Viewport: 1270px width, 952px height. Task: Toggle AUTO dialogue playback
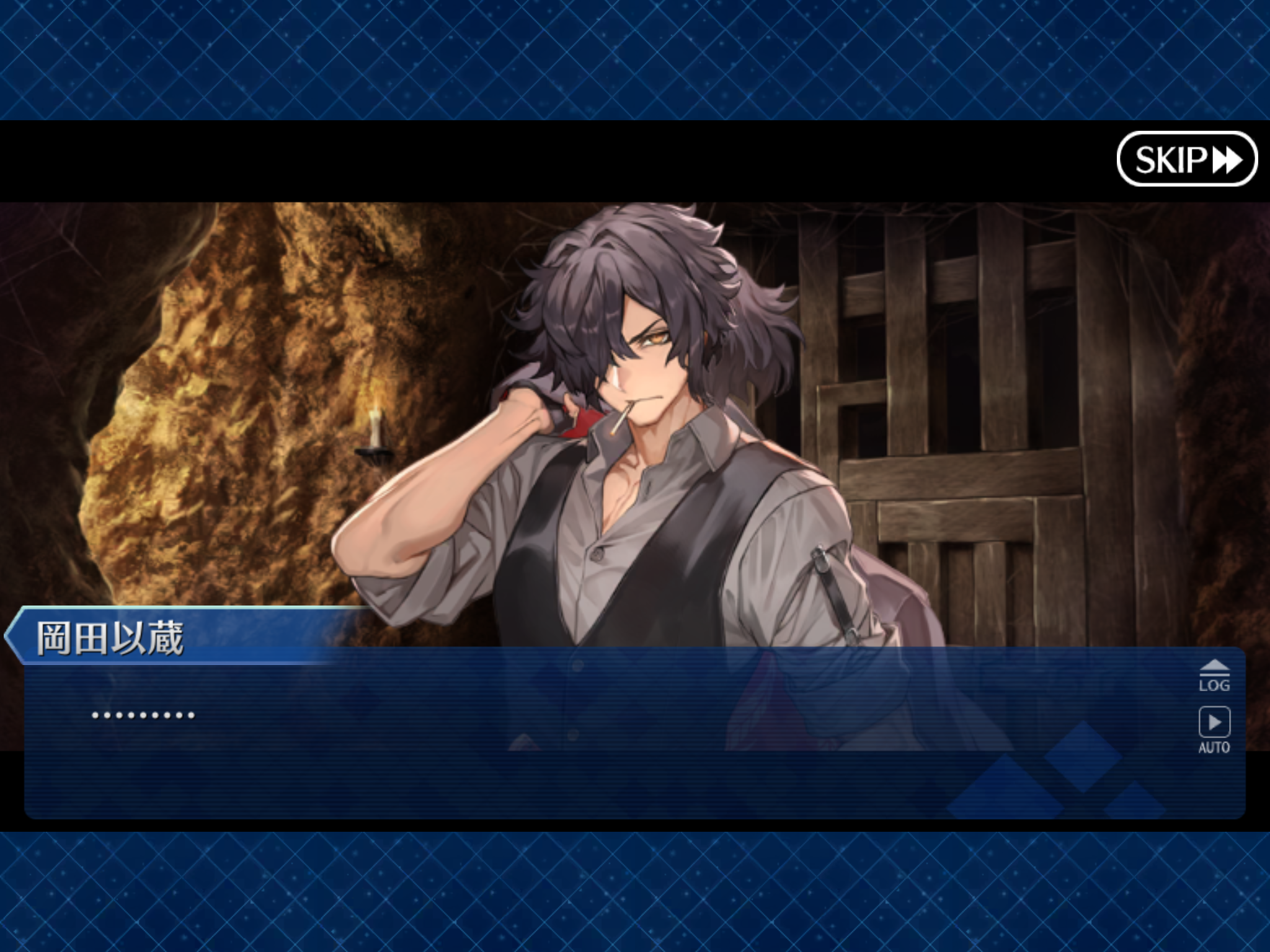[1214, 729]
